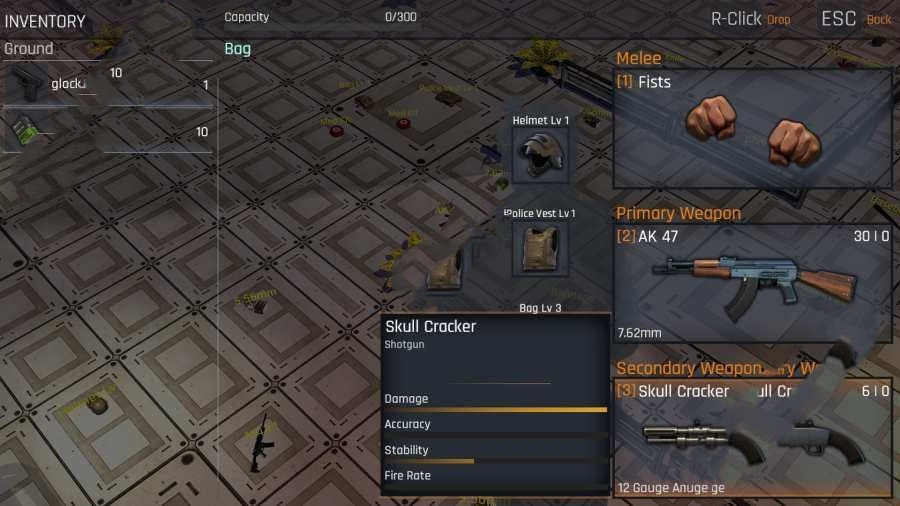This screenshot has height=506, width=900.
Task: Select the Fists melee slot
Action: tap(752, 129)
